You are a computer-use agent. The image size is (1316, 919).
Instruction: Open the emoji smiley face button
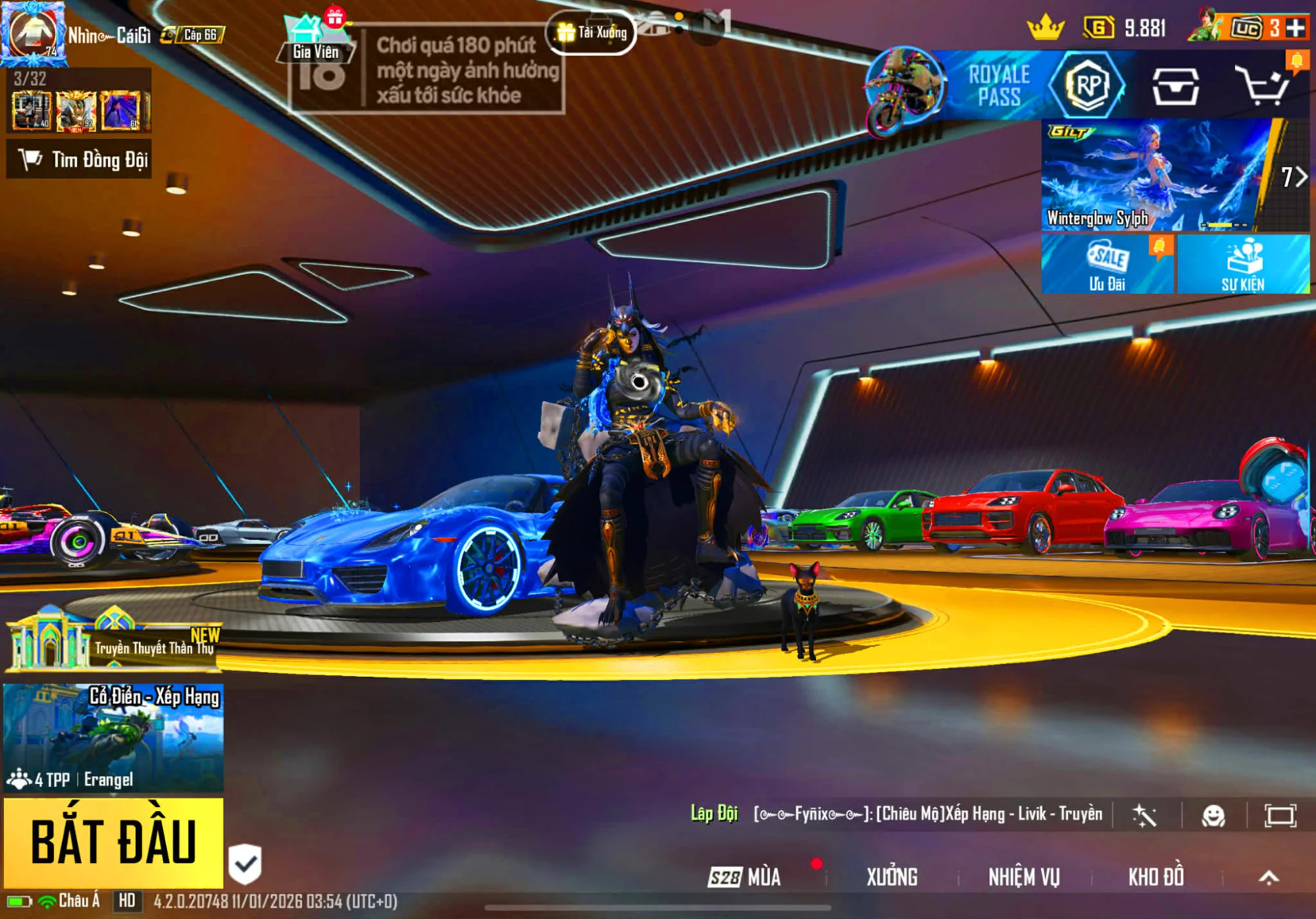(1213, 816)
